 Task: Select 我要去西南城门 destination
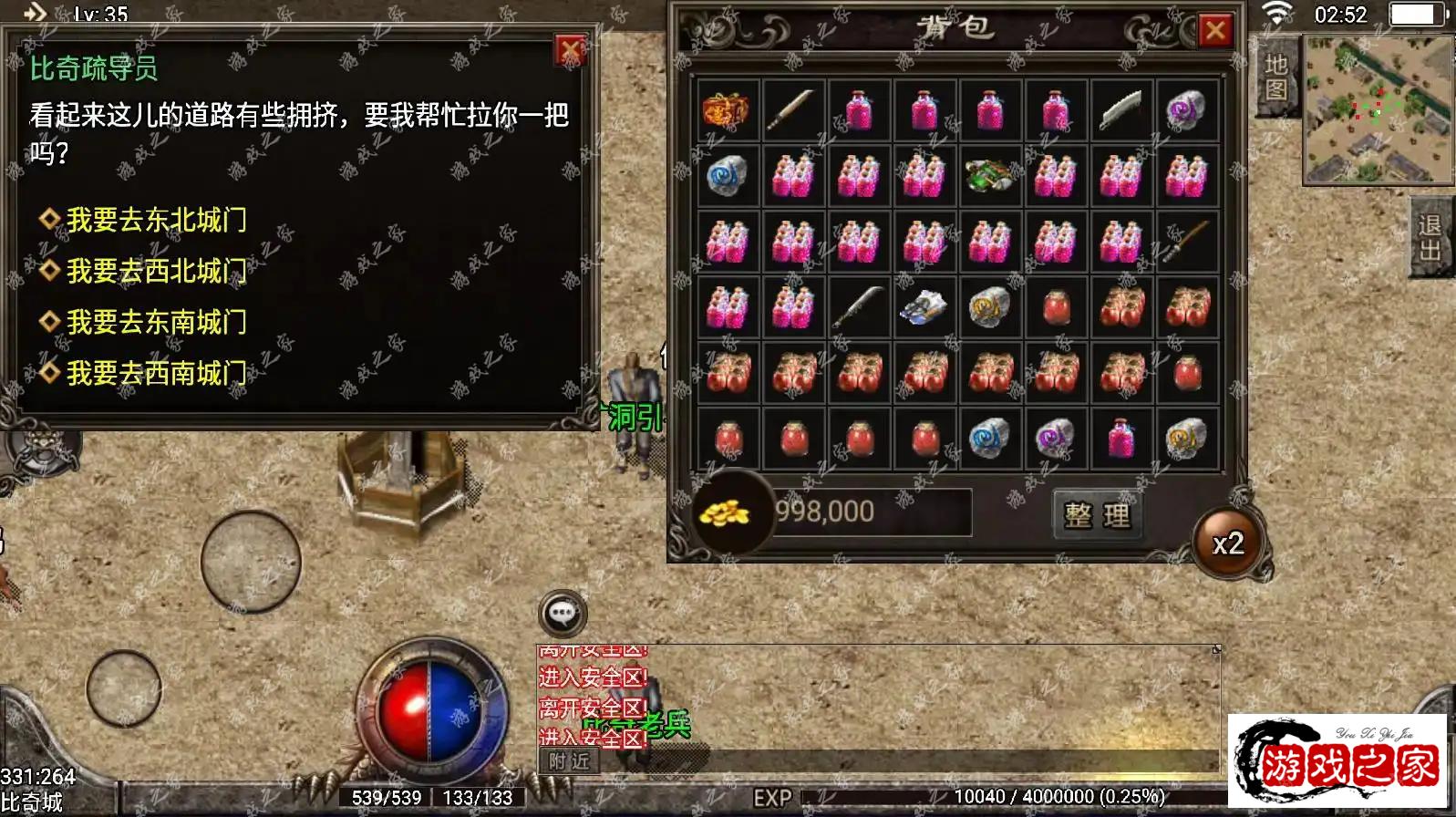155,373
